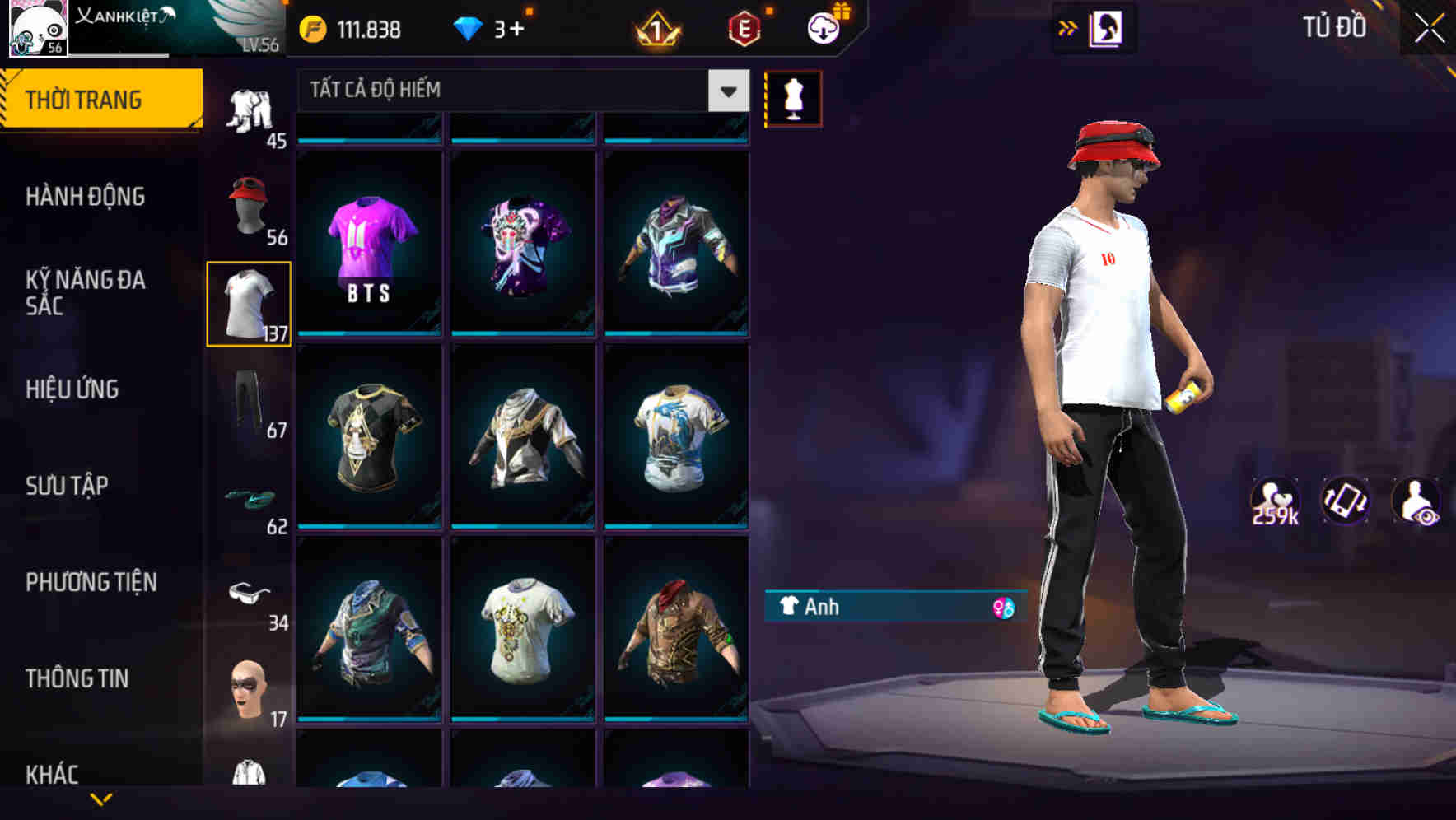The height and width of the screenshot is (820, 1456).
Task: Select the red cap headwear category icon
Action: pos(249,200)
